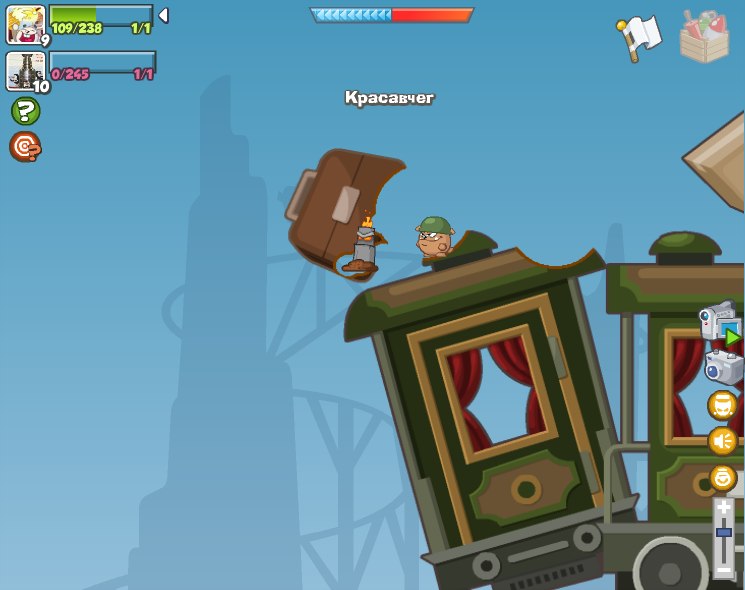This screenshot has height=590, width=745.
Task: Click the orange button above zoom slider
Action: tap(723, 478)
